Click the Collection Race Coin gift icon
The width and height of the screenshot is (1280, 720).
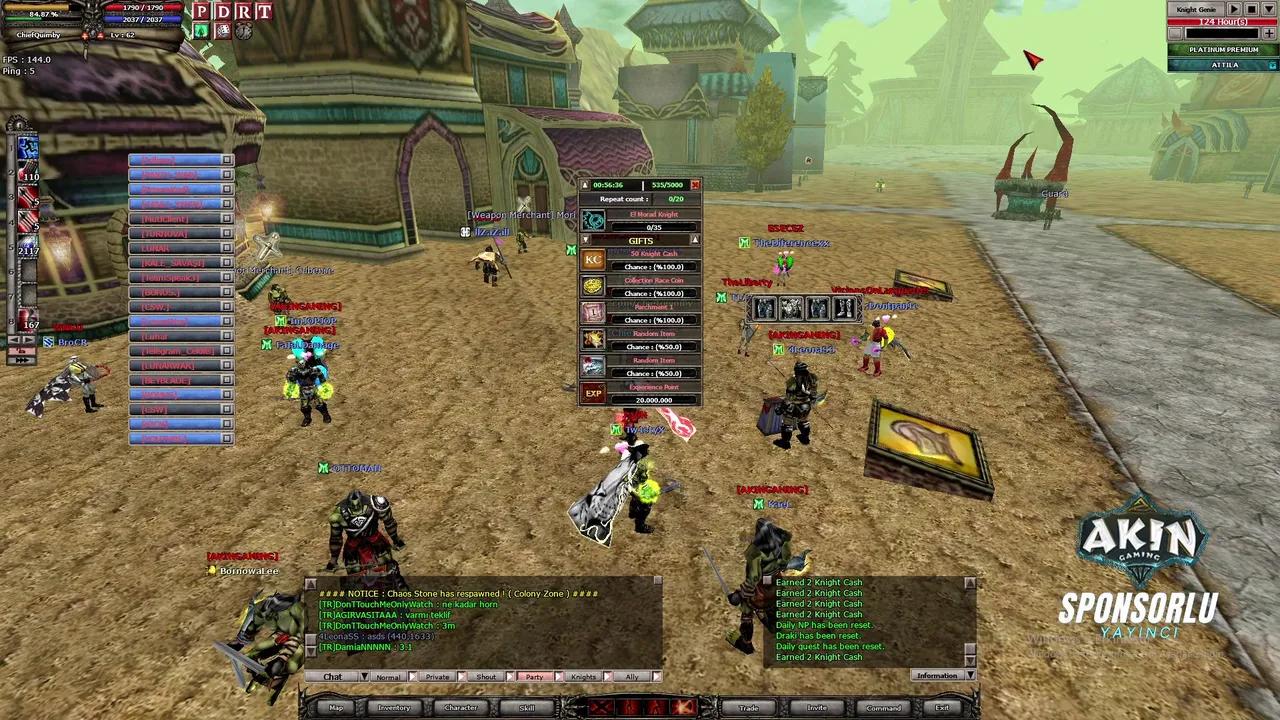click(x=593, y=287)
